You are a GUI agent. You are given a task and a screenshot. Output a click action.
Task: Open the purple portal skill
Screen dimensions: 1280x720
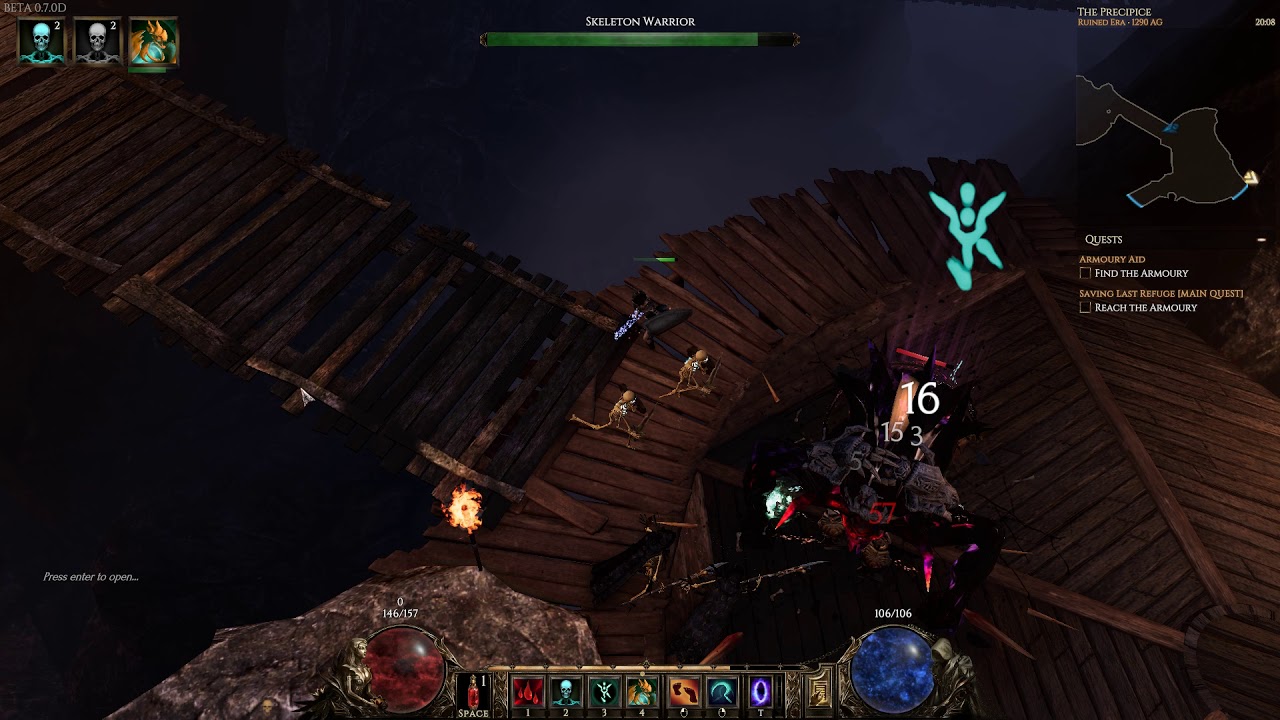761,692
